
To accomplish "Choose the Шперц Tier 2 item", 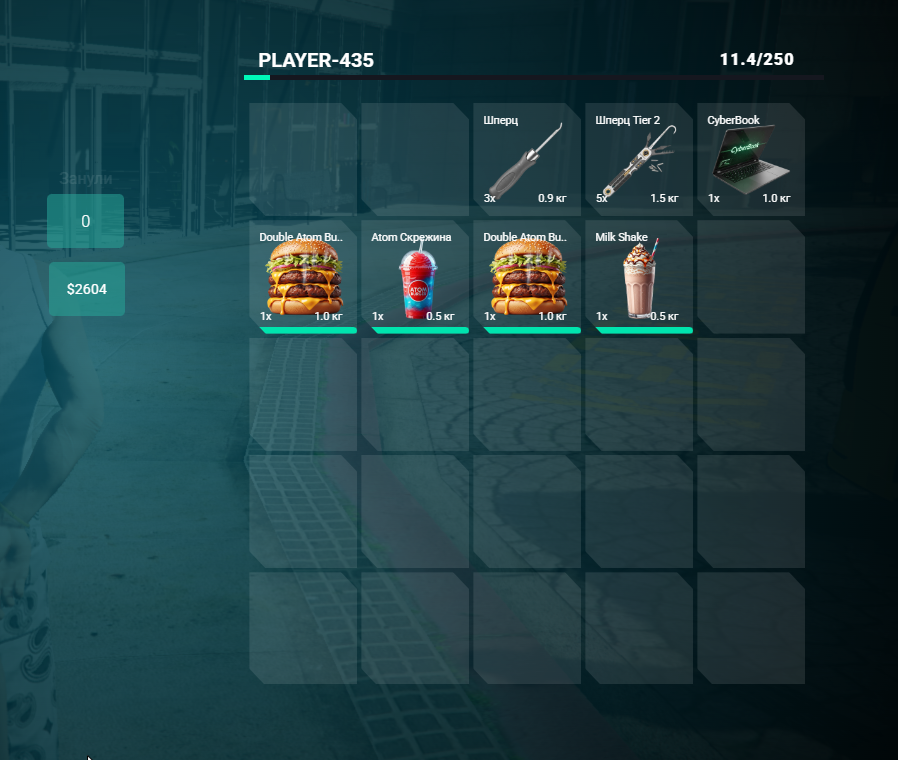I will [x=639, y=159].
